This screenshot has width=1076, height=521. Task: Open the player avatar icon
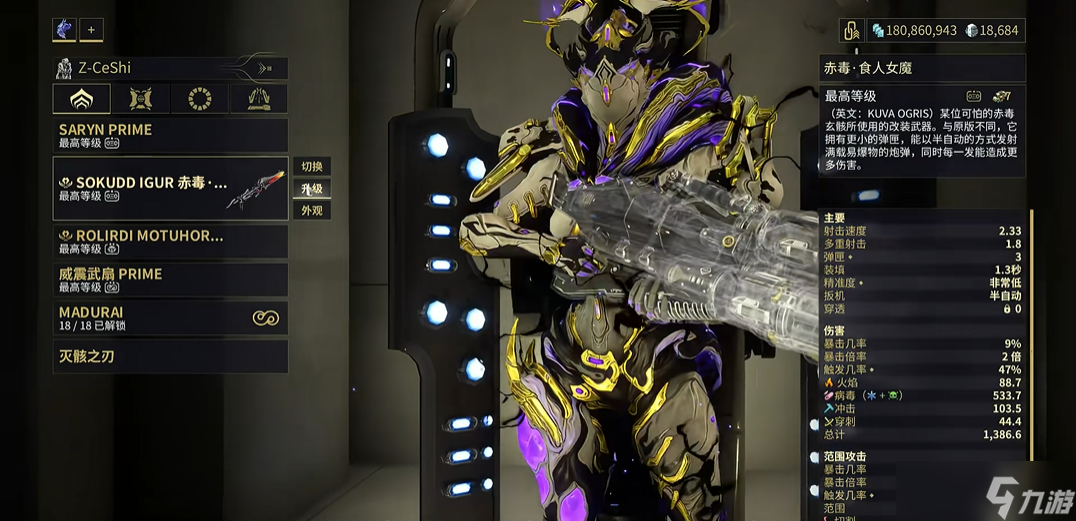(64, 30)
